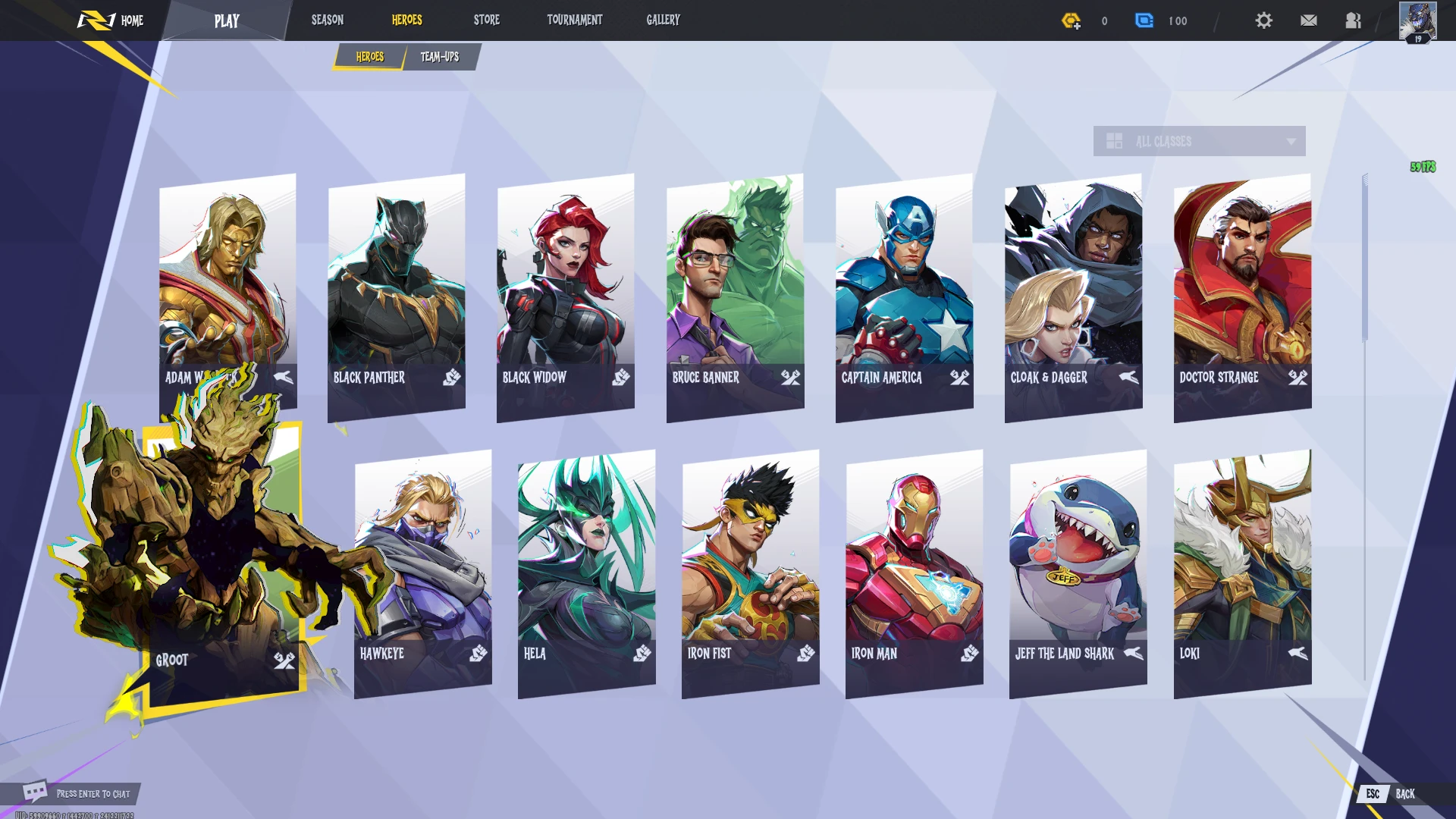This screenshot has width=1456, height=819.
Task: Choose the Hela hero card
Action: click(x=586, y=573)
